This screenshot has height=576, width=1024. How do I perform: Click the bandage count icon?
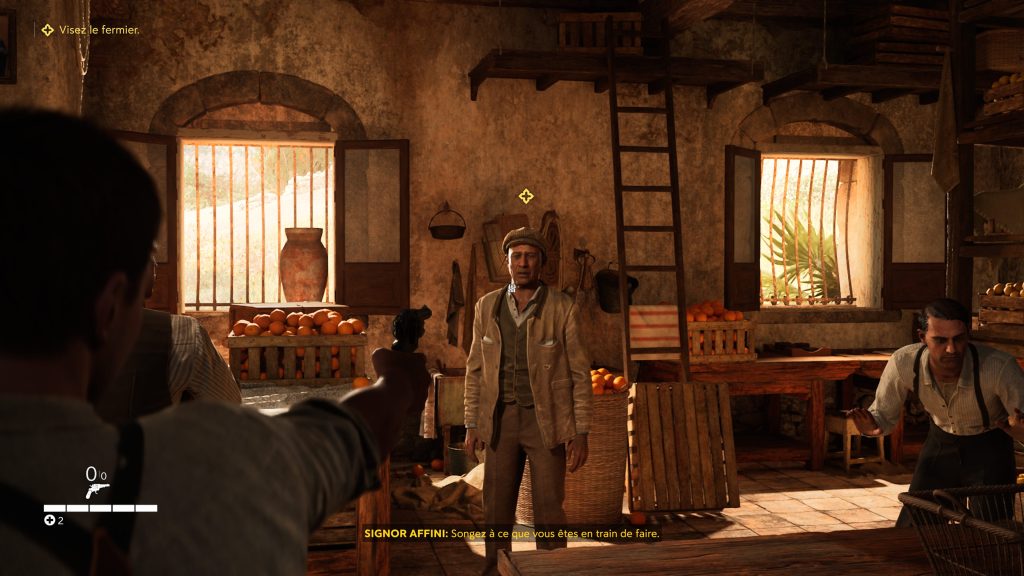point(49,520)
